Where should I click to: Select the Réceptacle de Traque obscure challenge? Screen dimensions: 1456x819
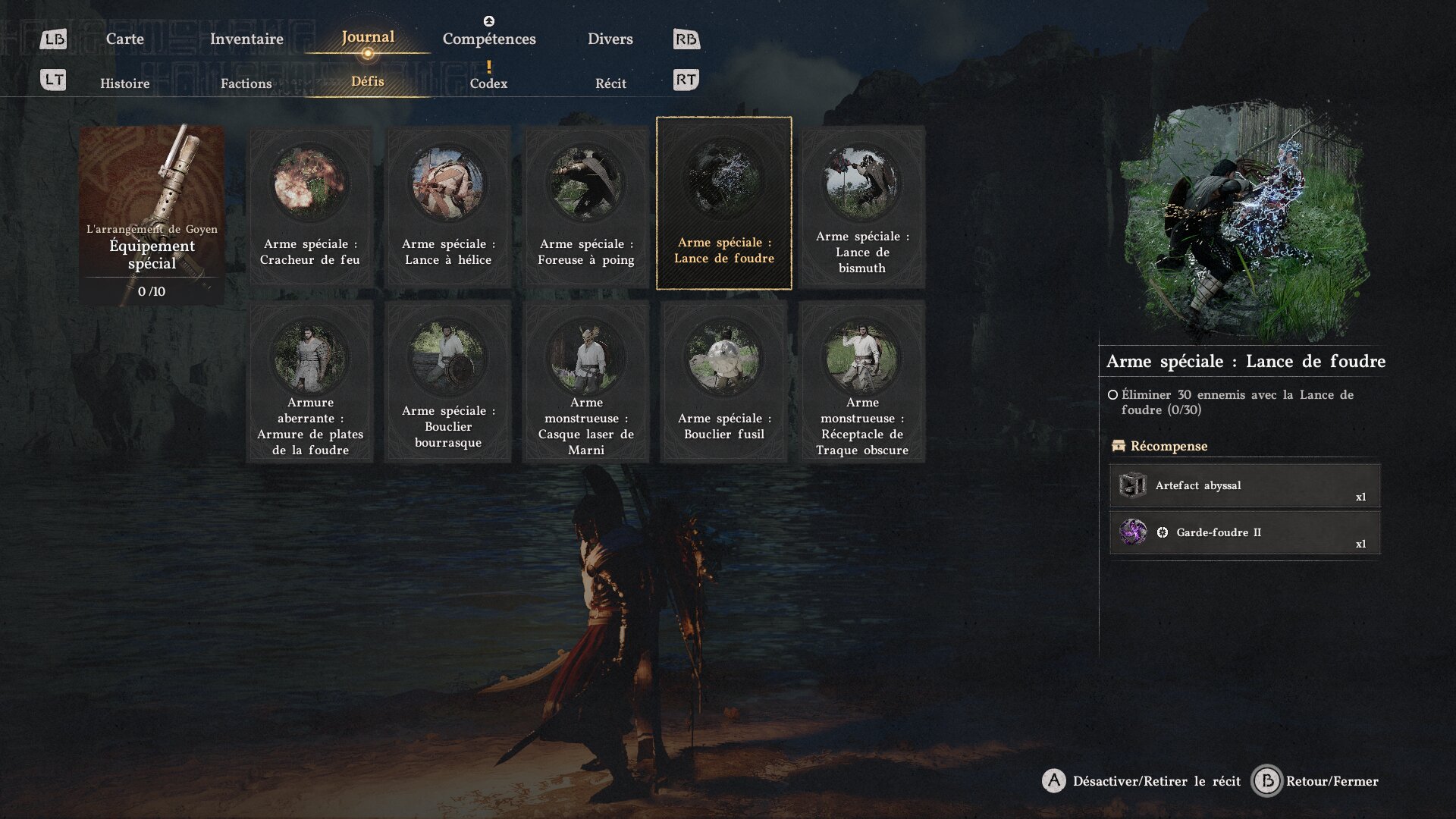(x=862, y=381)
